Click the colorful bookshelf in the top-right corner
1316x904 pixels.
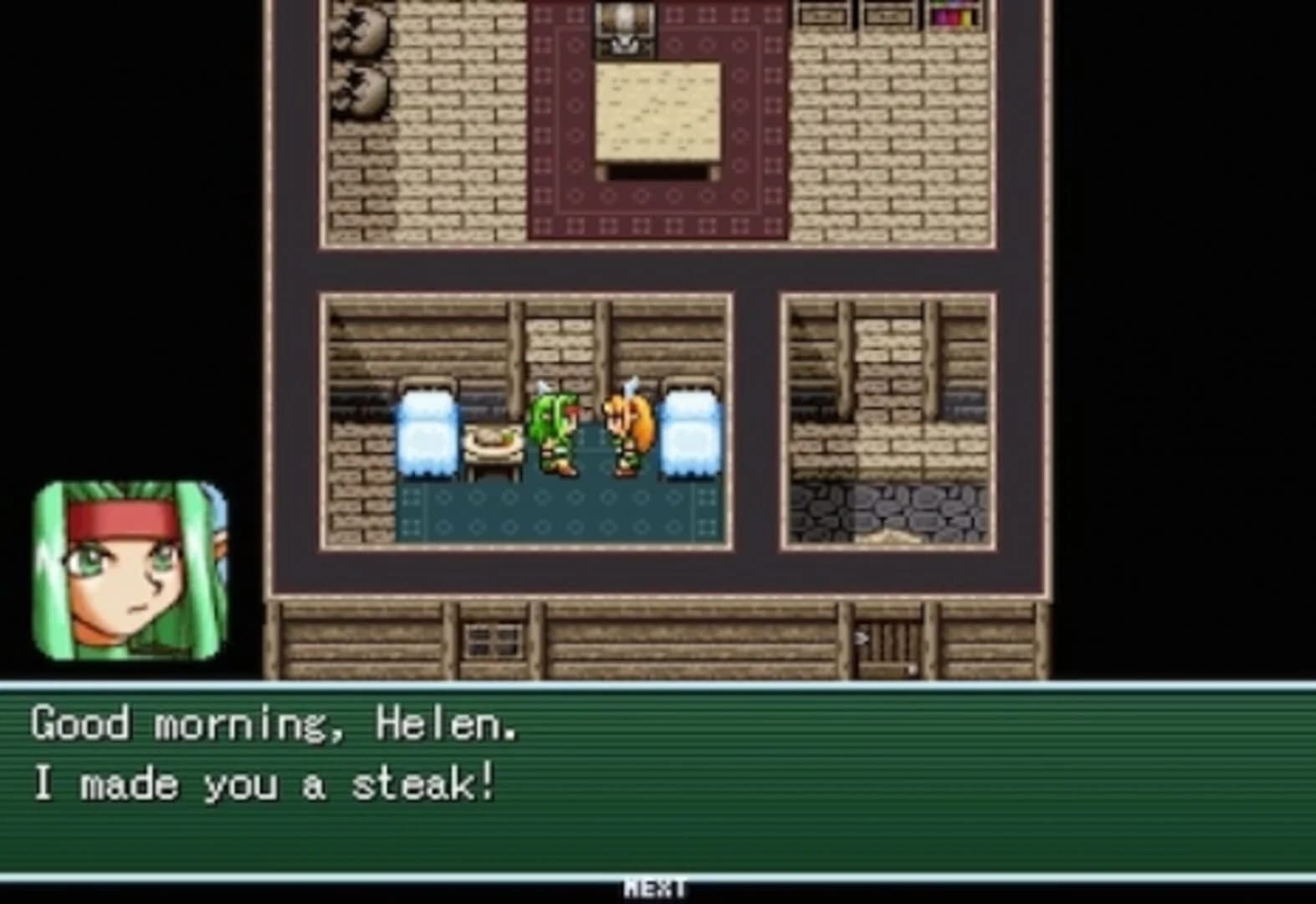point(953,15)
